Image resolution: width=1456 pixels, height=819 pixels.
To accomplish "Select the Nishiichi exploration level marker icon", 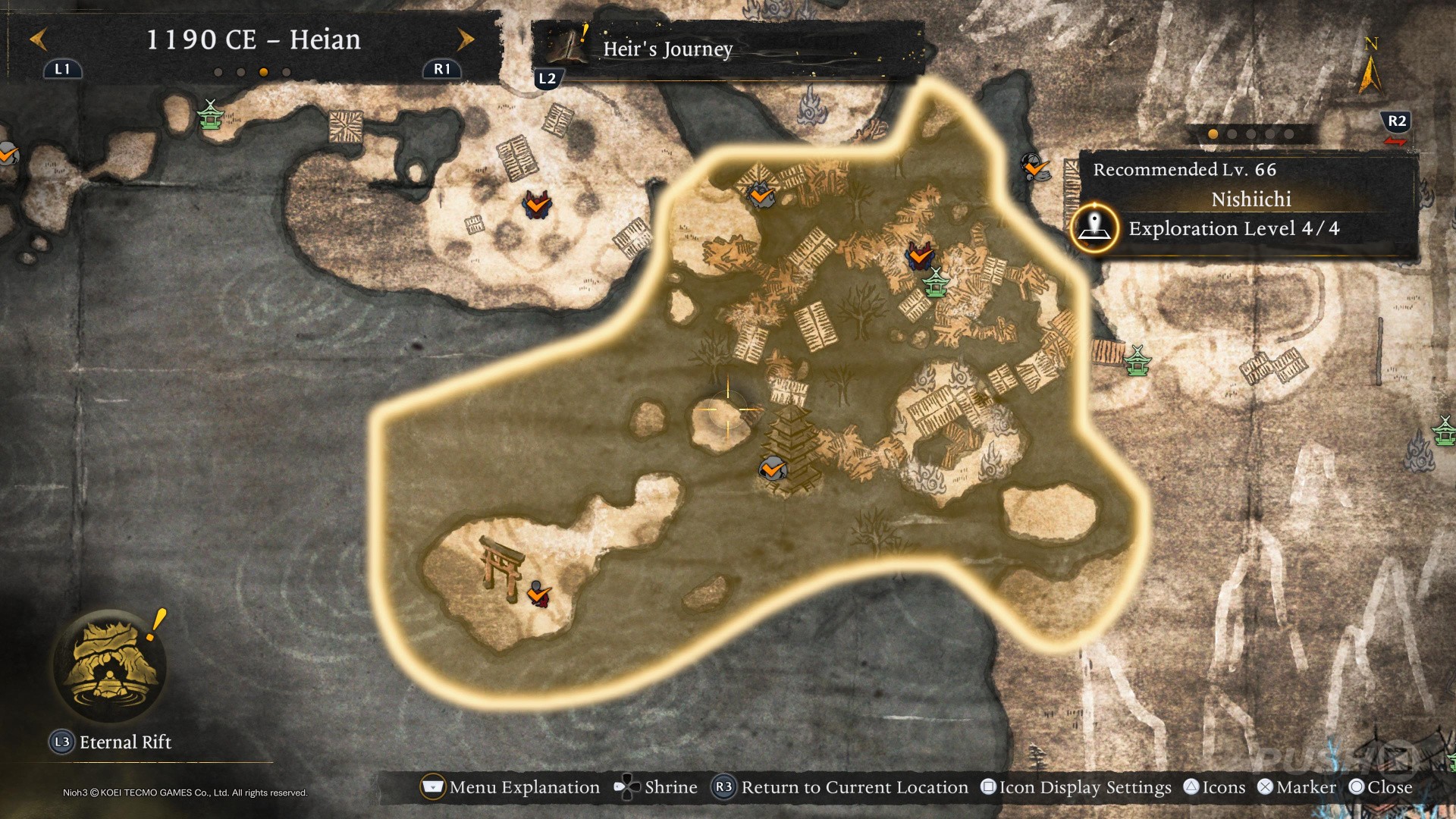I will (x=1094, y=227).
